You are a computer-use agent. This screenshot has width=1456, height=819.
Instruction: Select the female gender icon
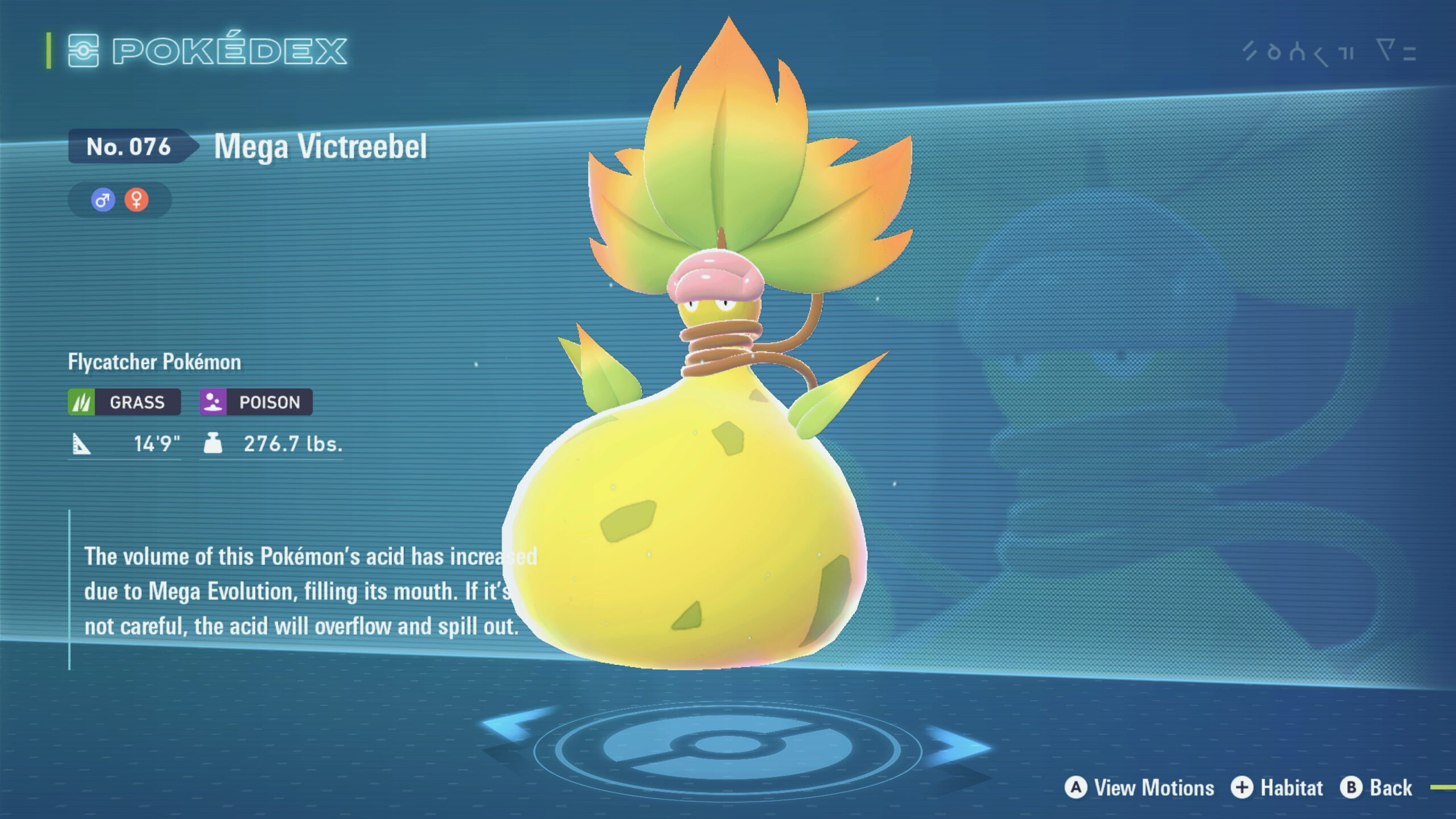(x=136, y=200)
